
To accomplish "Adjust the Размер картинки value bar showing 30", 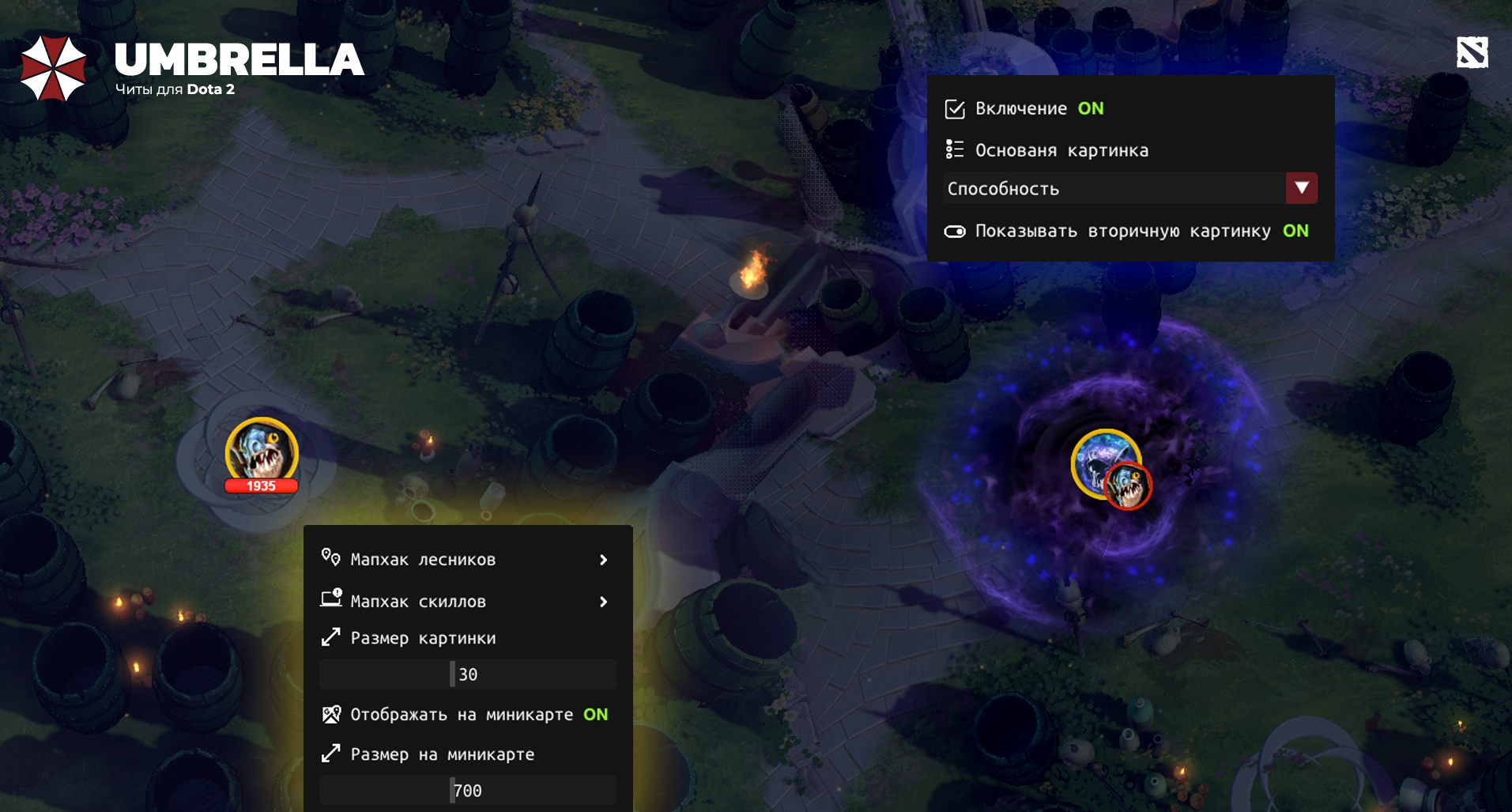I will 466,674.
